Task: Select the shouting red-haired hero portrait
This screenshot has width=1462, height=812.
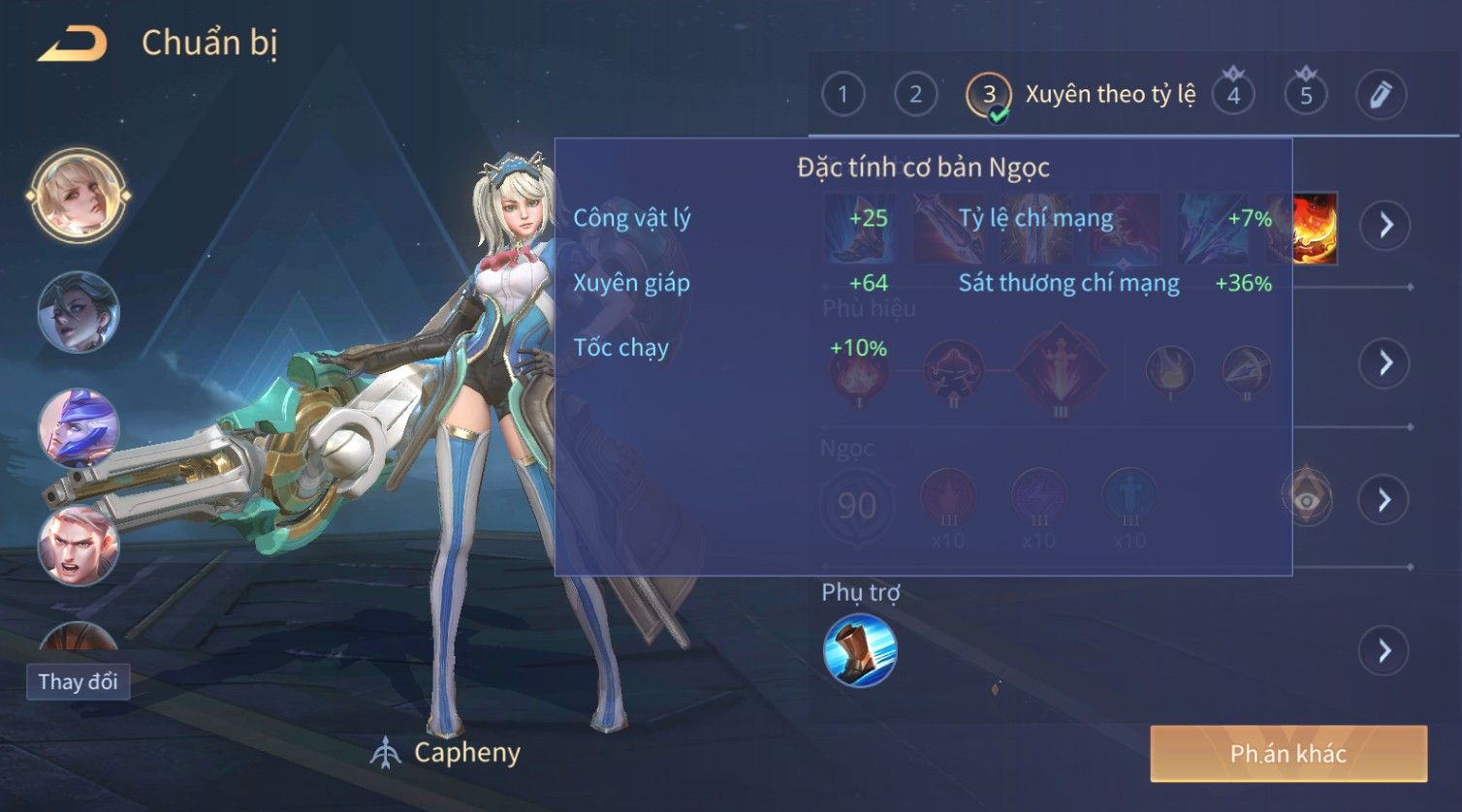Action: click(x=79, y=545)
